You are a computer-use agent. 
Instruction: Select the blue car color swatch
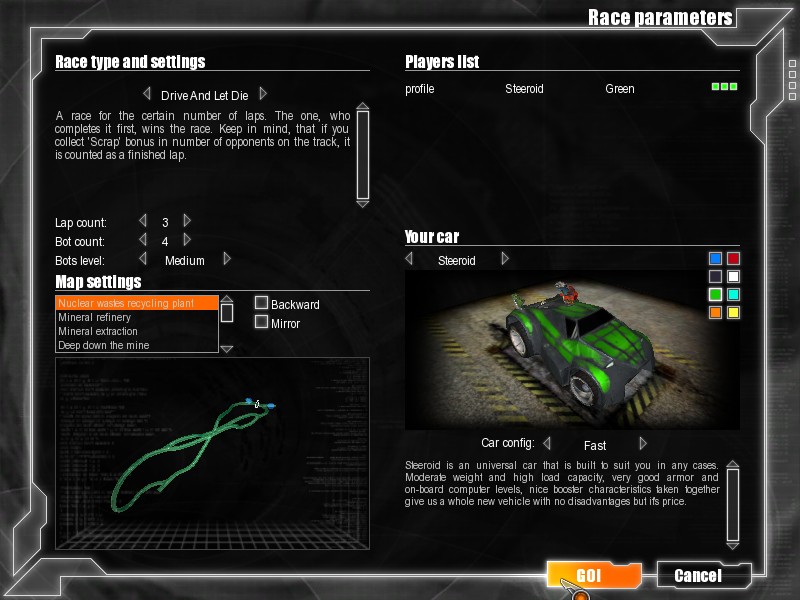[x=715, y=259]
